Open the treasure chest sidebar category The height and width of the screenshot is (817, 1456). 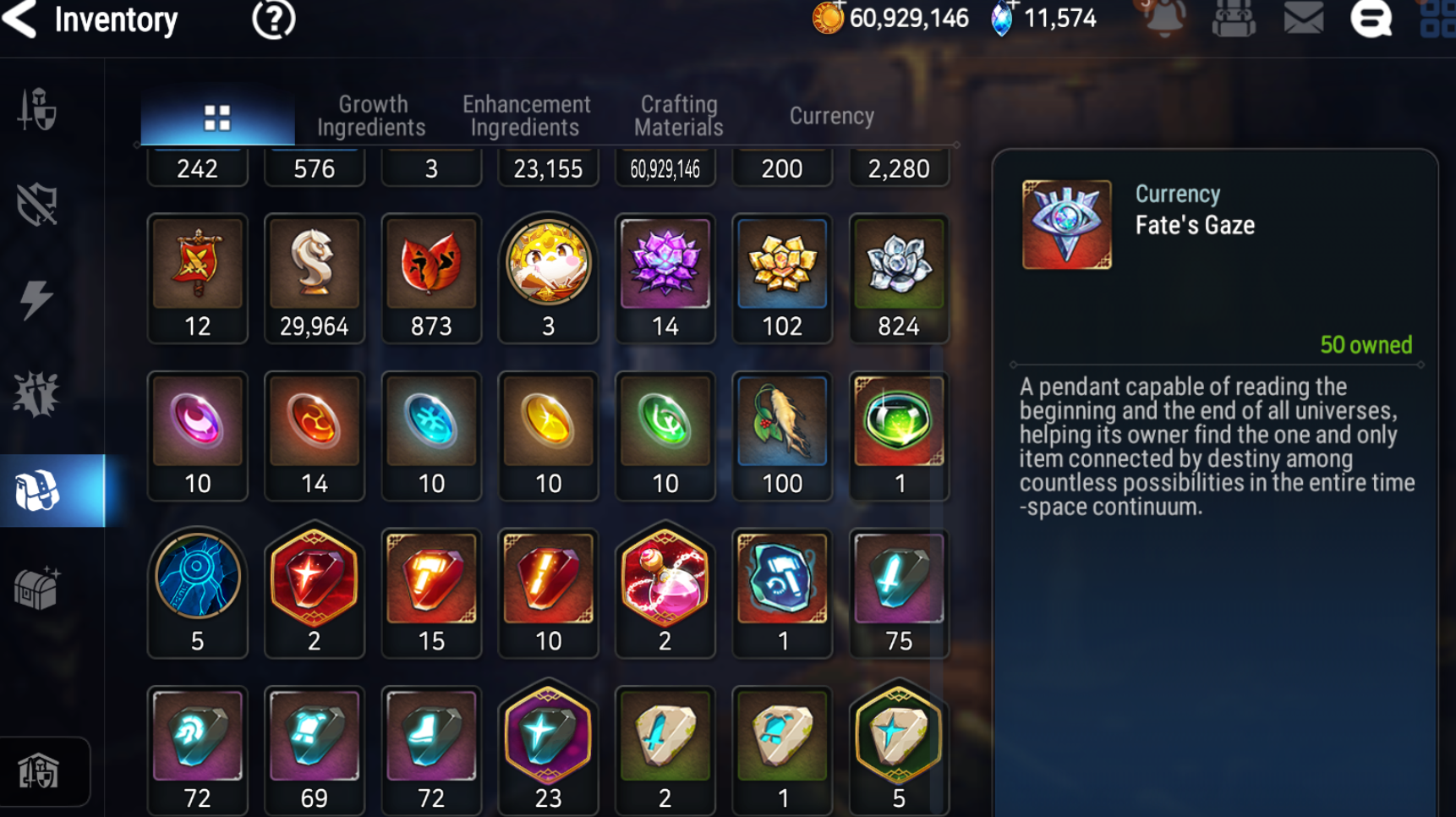point(36,588)
